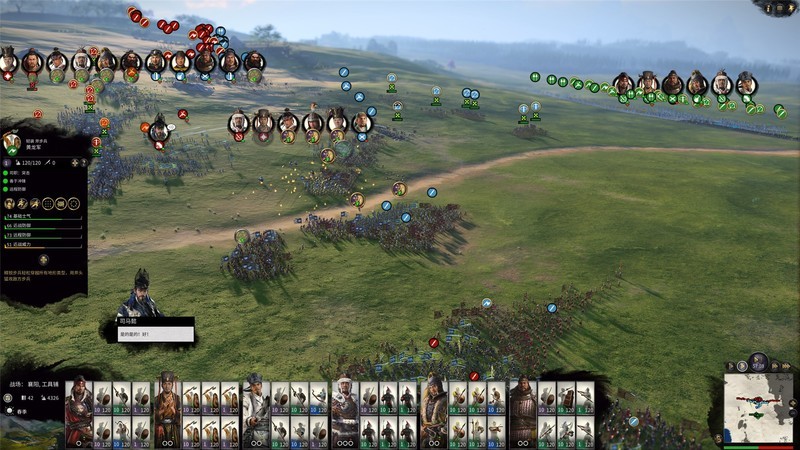Click the selected unit's portrait in info panel
Image resolution: width=800 pixels, height=450 pixels.
pos(12,143)
